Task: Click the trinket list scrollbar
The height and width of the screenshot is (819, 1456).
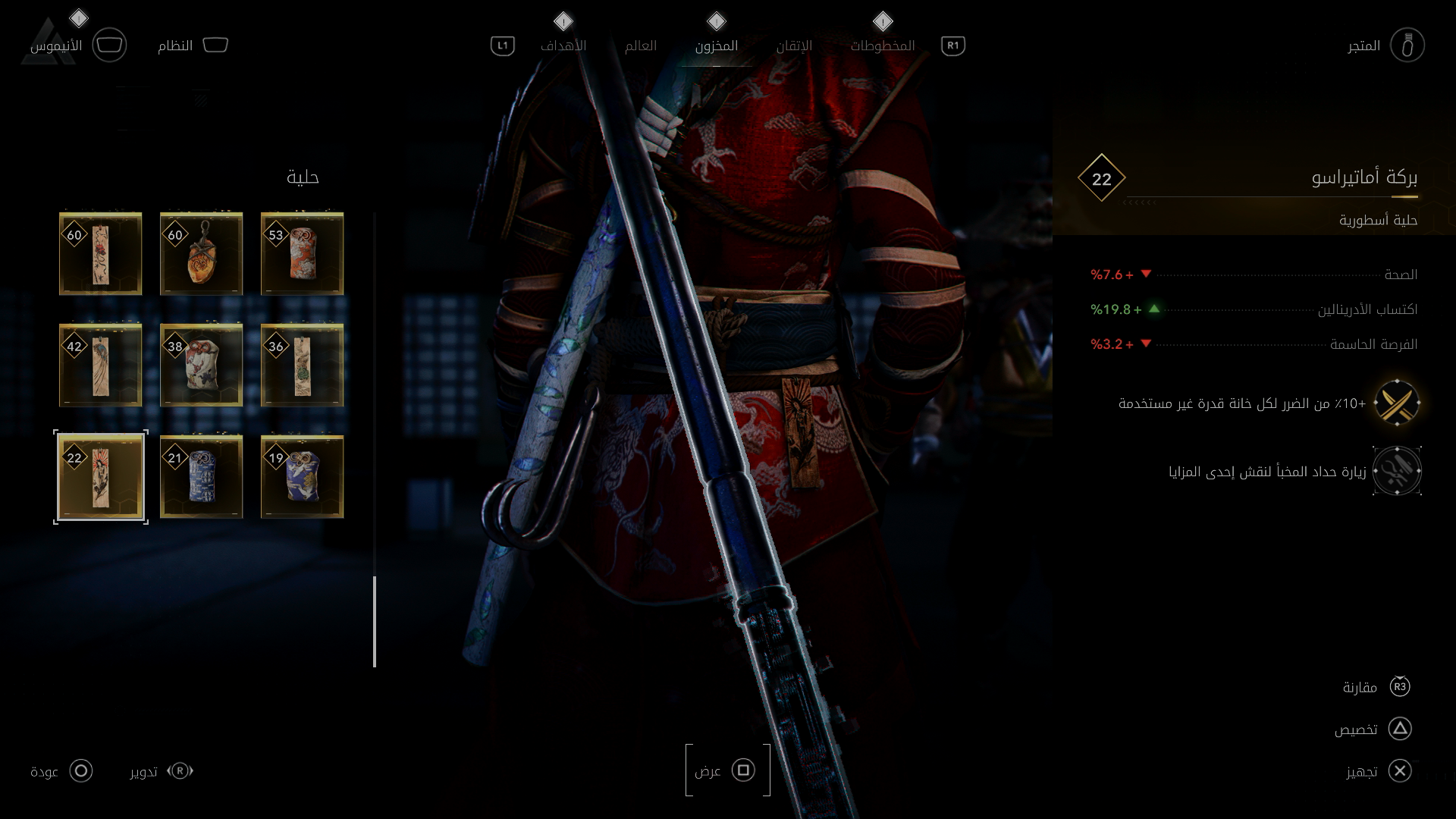Action: pyautogui.click(x=375, y=620)
